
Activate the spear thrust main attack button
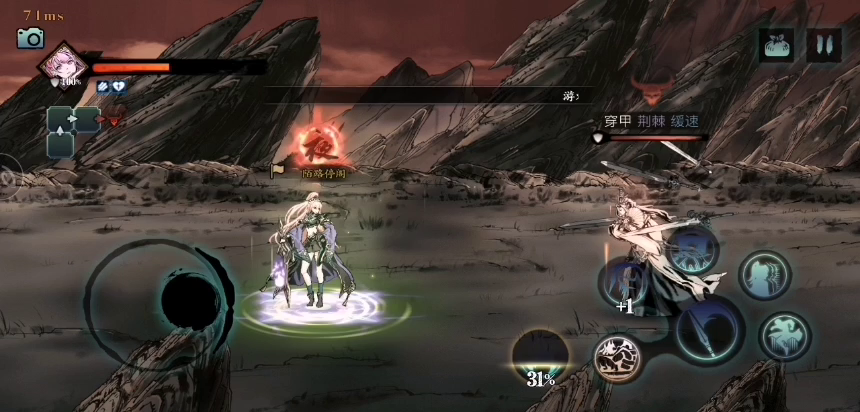tap(709, 332)
